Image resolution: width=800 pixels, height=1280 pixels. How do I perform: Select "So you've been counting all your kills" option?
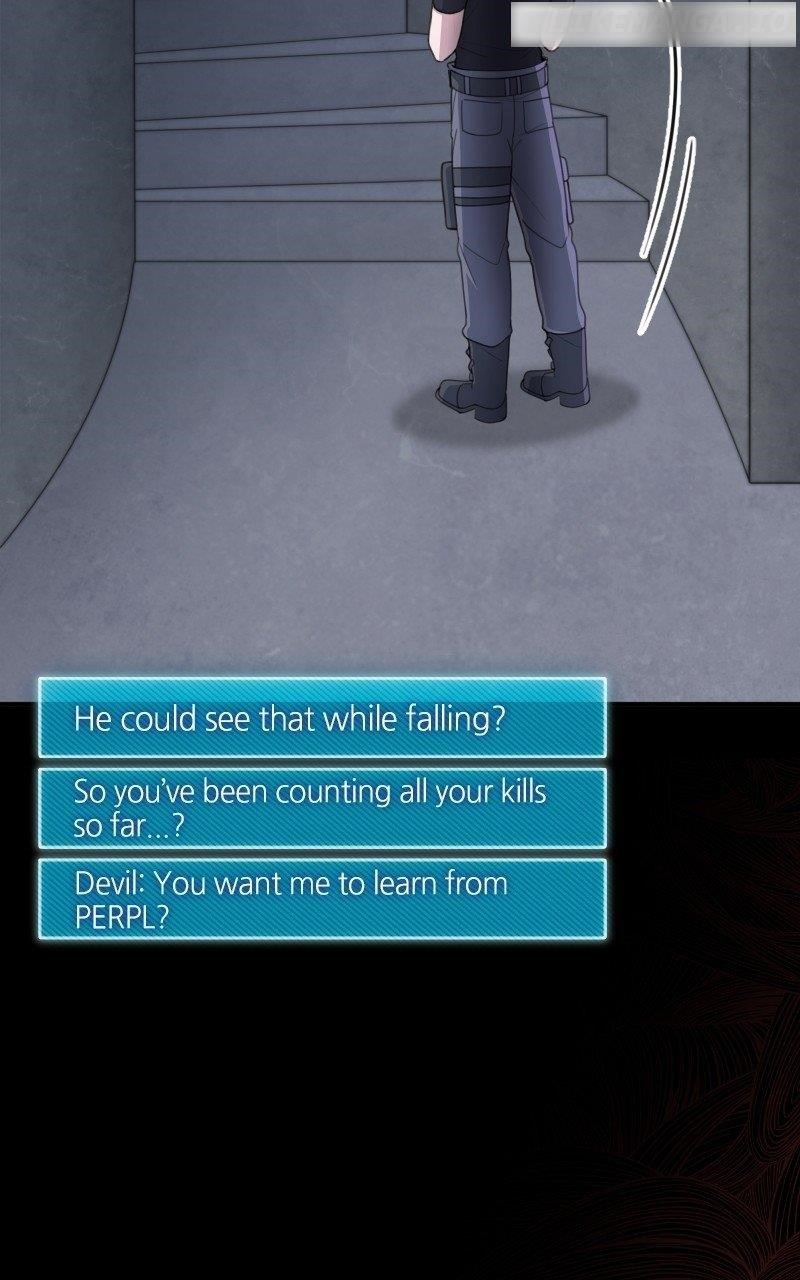coord(322,808)
